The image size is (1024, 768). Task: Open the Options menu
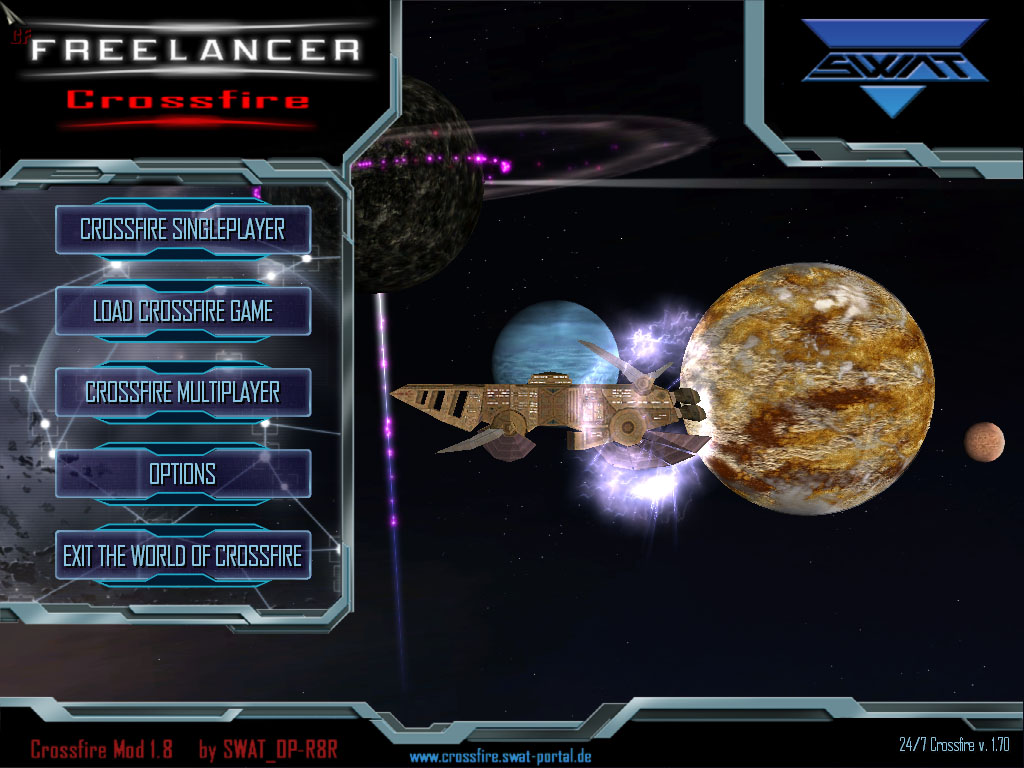point(182,473)
